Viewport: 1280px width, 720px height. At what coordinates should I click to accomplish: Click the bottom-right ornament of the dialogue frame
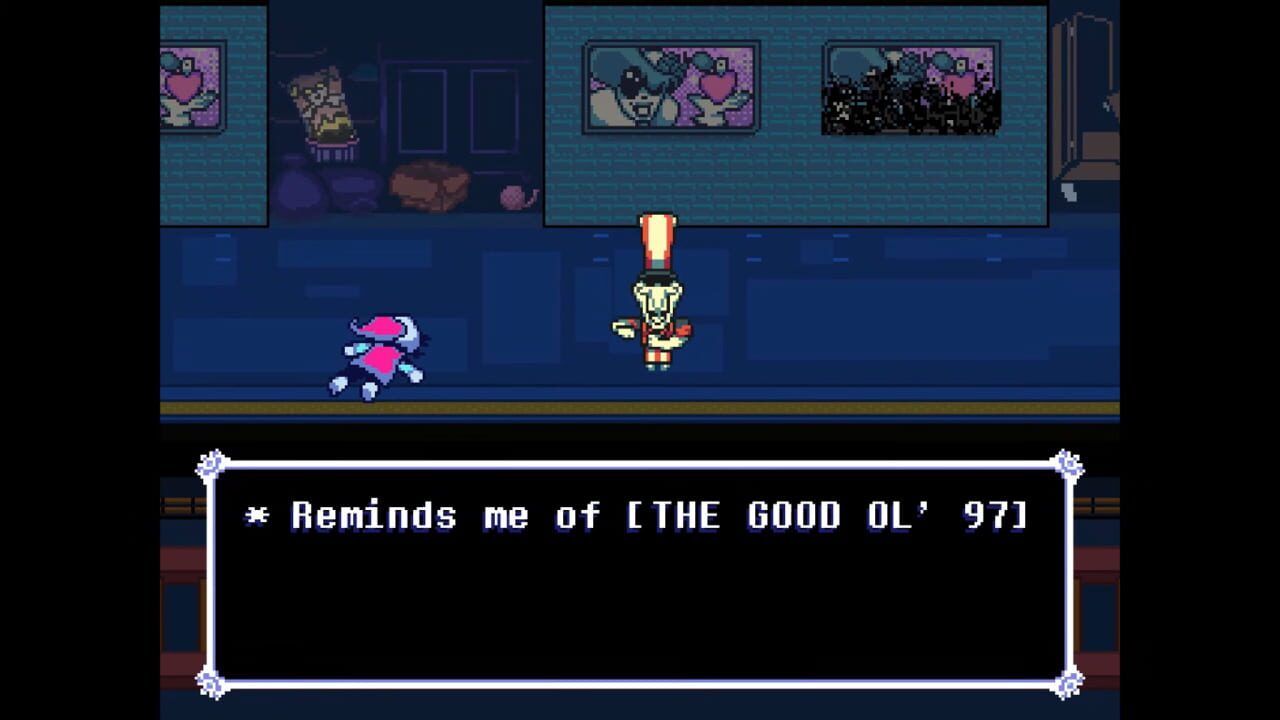[x=1068, y=685]
